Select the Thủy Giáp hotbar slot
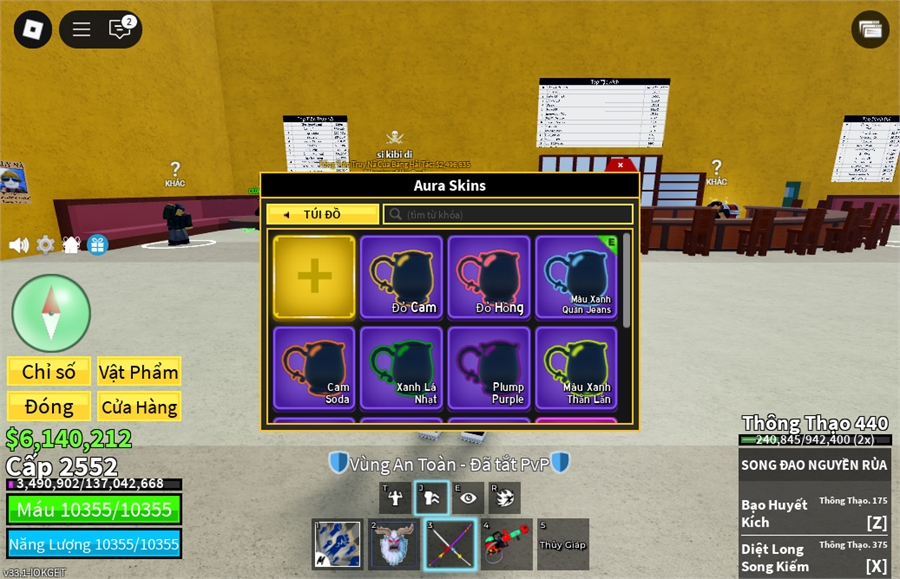 coord(563,544)
